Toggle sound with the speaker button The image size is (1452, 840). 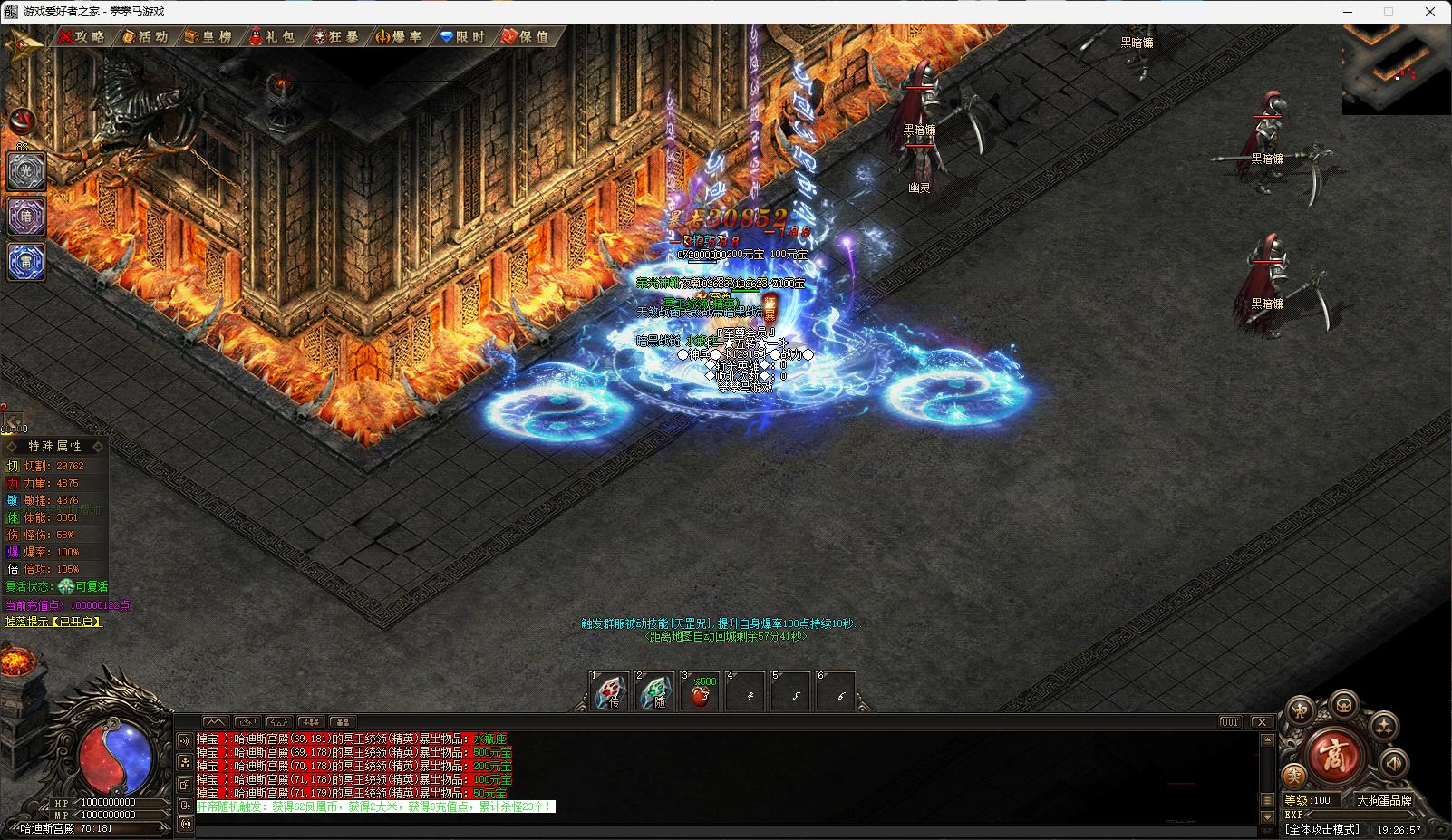tap(1394, 763)
